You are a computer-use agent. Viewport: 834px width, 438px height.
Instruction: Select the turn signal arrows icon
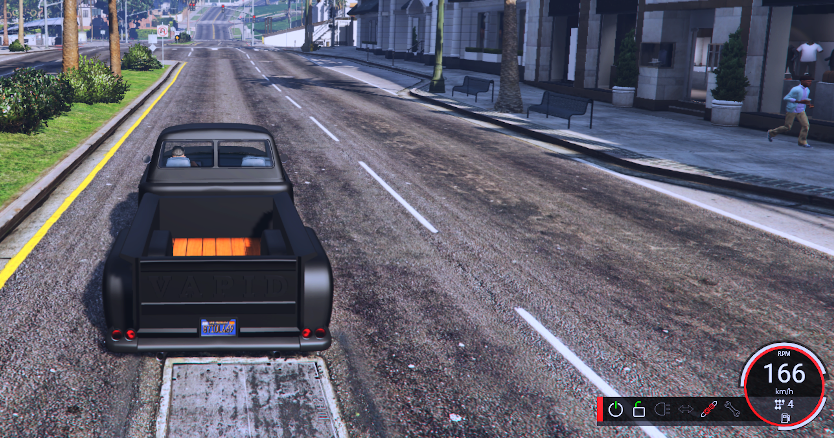pyautogui.click(x=685, y=409)
